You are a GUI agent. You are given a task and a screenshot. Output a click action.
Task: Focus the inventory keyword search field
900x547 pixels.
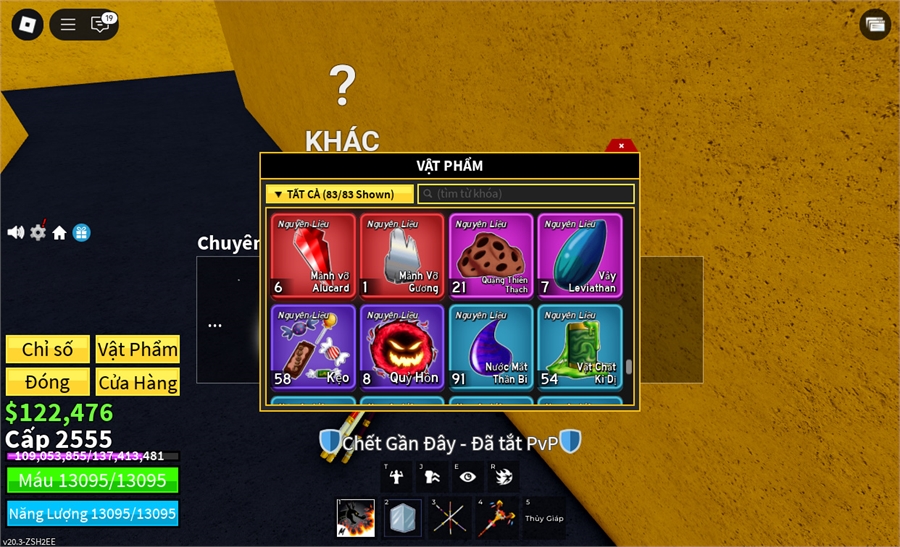[526, 194]
